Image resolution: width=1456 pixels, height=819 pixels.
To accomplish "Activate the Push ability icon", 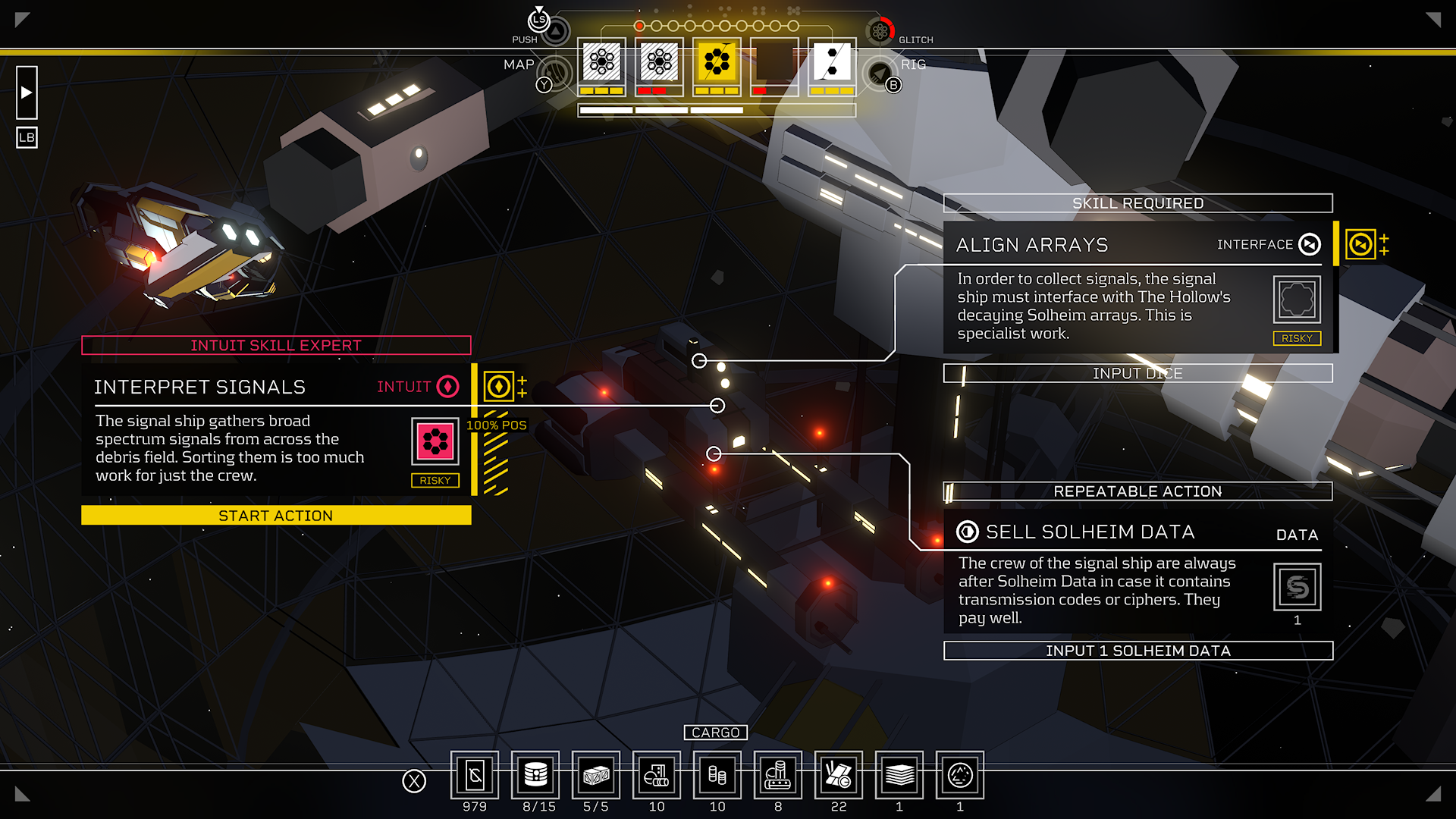I will [556, 31].
